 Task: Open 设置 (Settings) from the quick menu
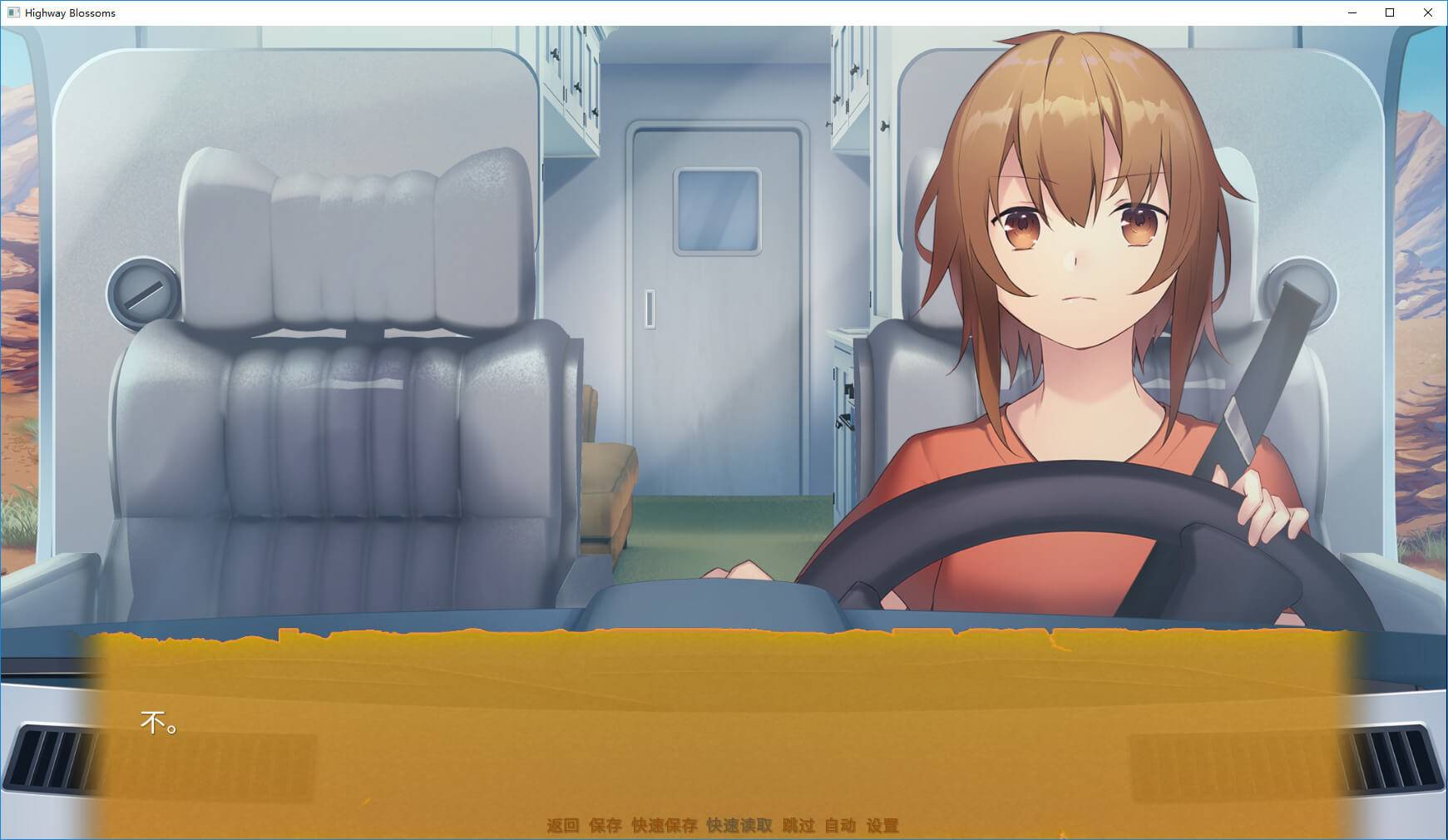(882, 825)
